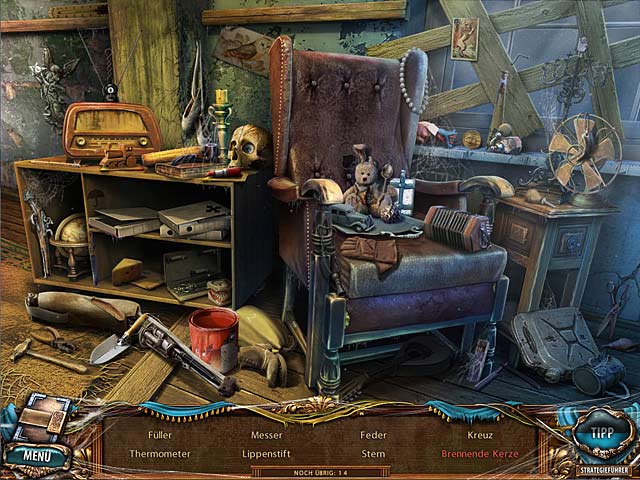This screenshot has height=480, width=640.
Task: Open the MENU button
Action: click(37, 457)
